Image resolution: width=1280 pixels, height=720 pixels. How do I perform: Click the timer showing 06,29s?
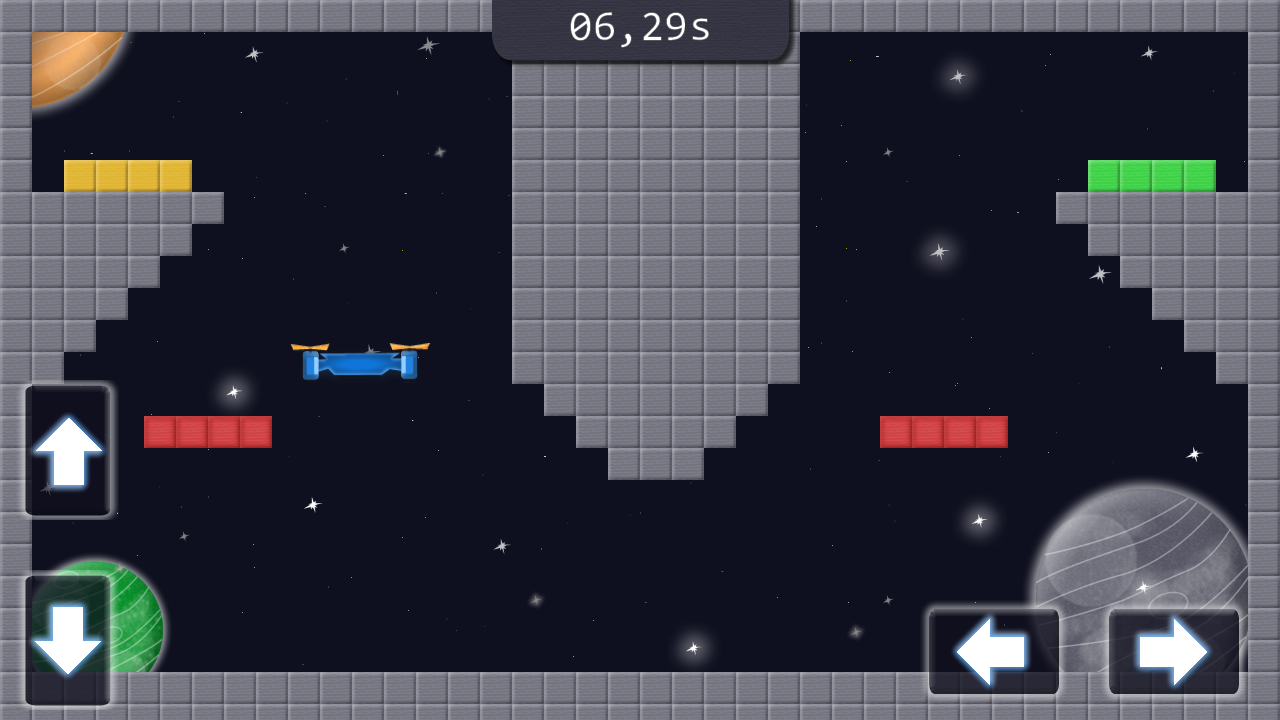tap(640, 27)
